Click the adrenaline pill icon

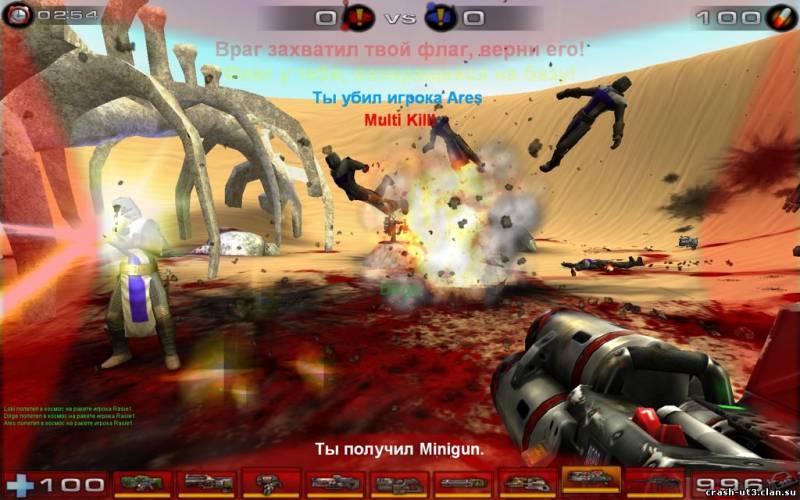click(779, 17)
